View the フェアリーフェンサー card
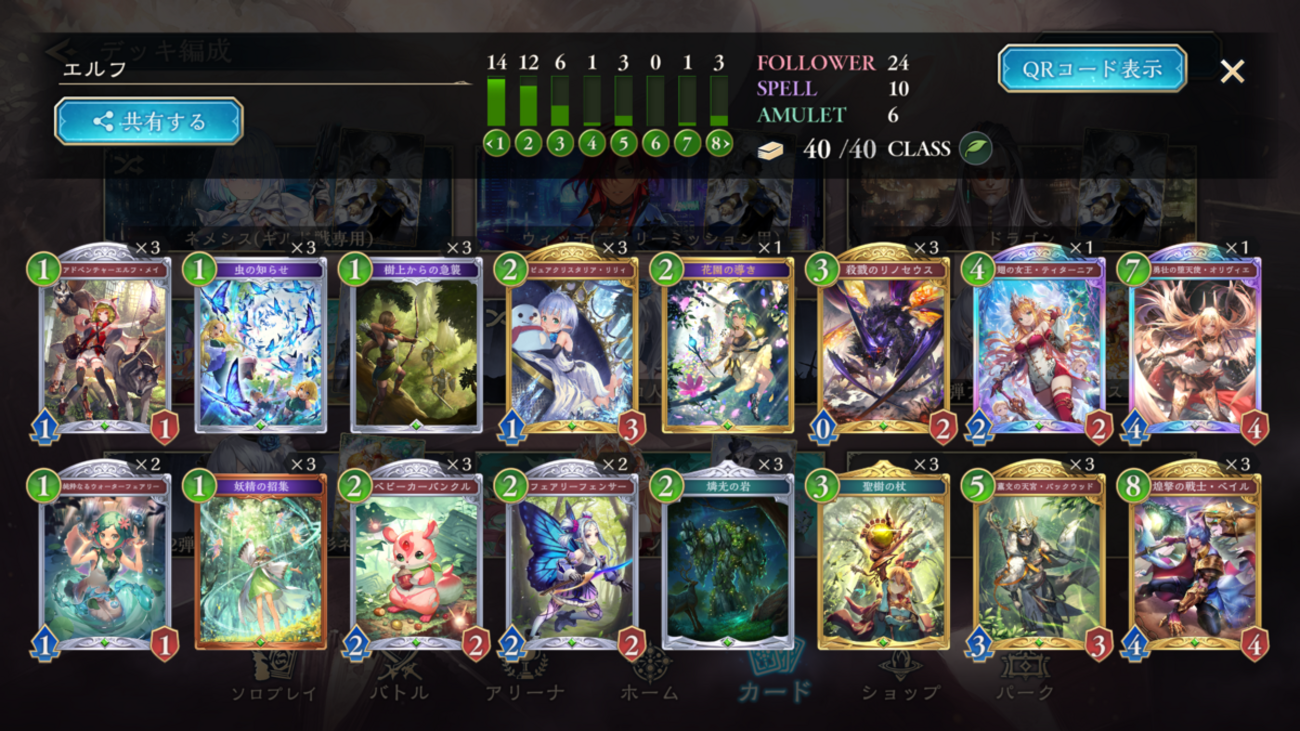Image resolution: width=1300 pixels, height=731 pixels. [572, 562]
